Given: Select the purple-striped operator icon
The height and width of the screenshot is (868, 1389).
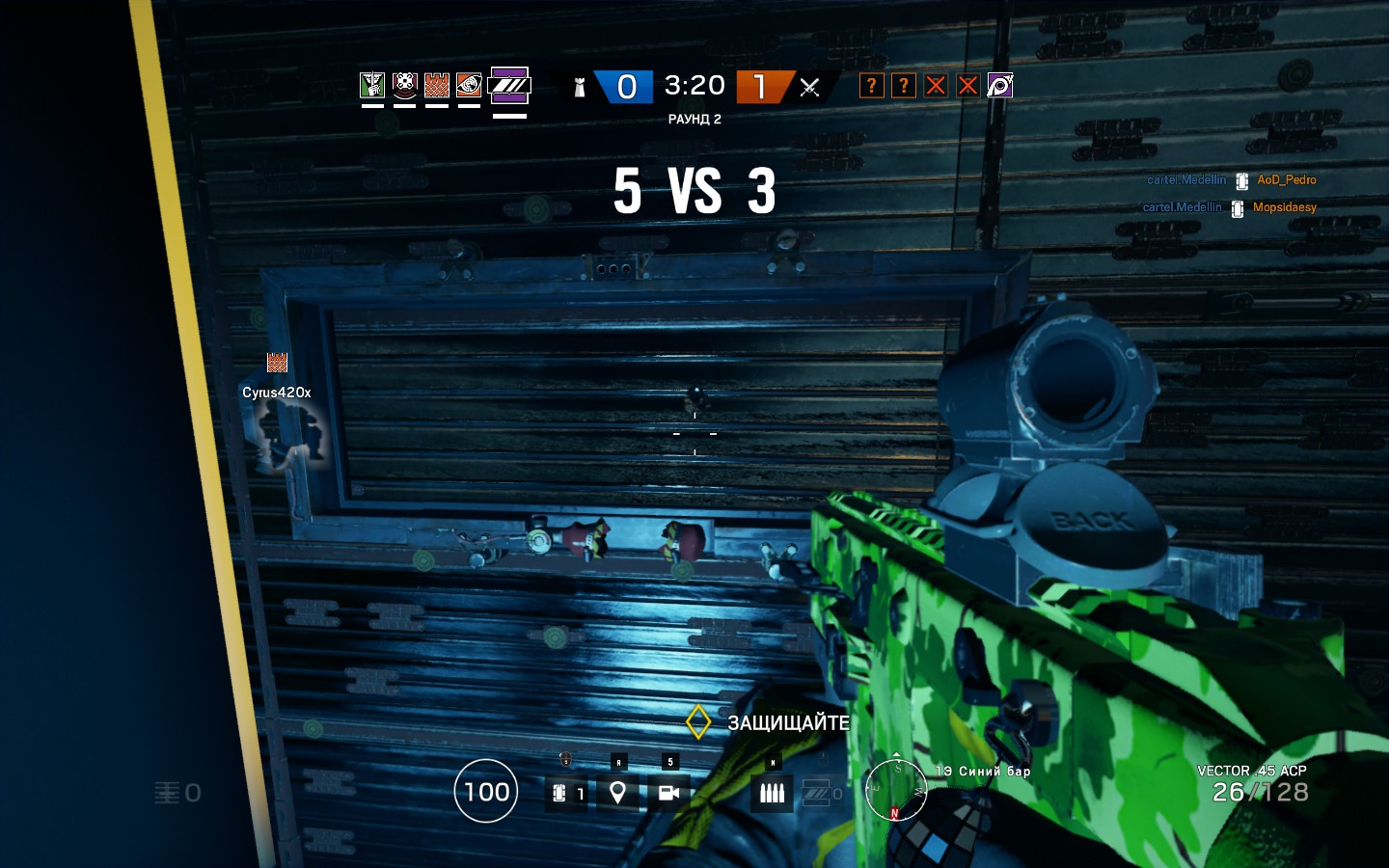Looking at the screenshot, I should pos(509,85).
